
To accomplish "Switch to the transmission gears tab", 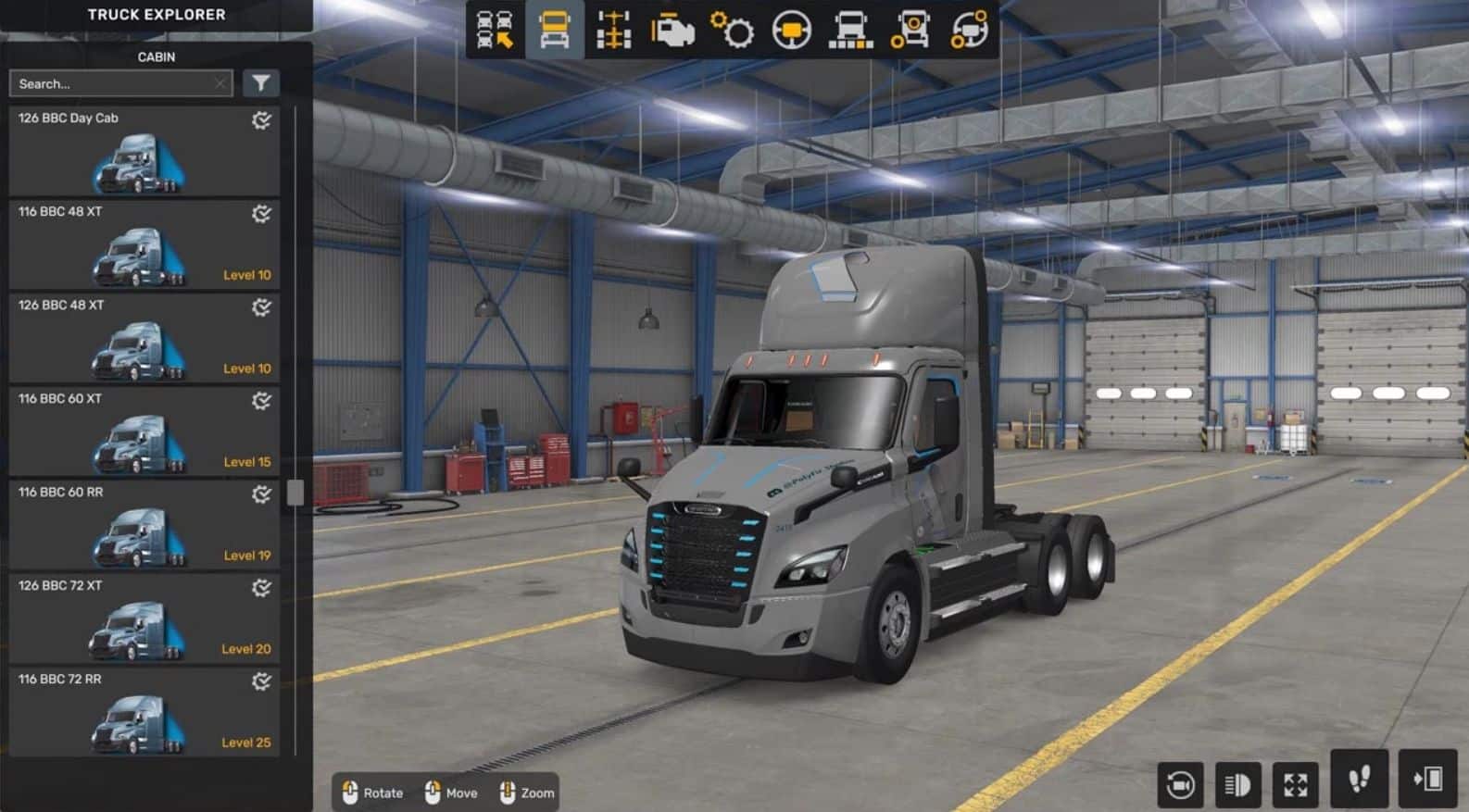I will 732,30.
